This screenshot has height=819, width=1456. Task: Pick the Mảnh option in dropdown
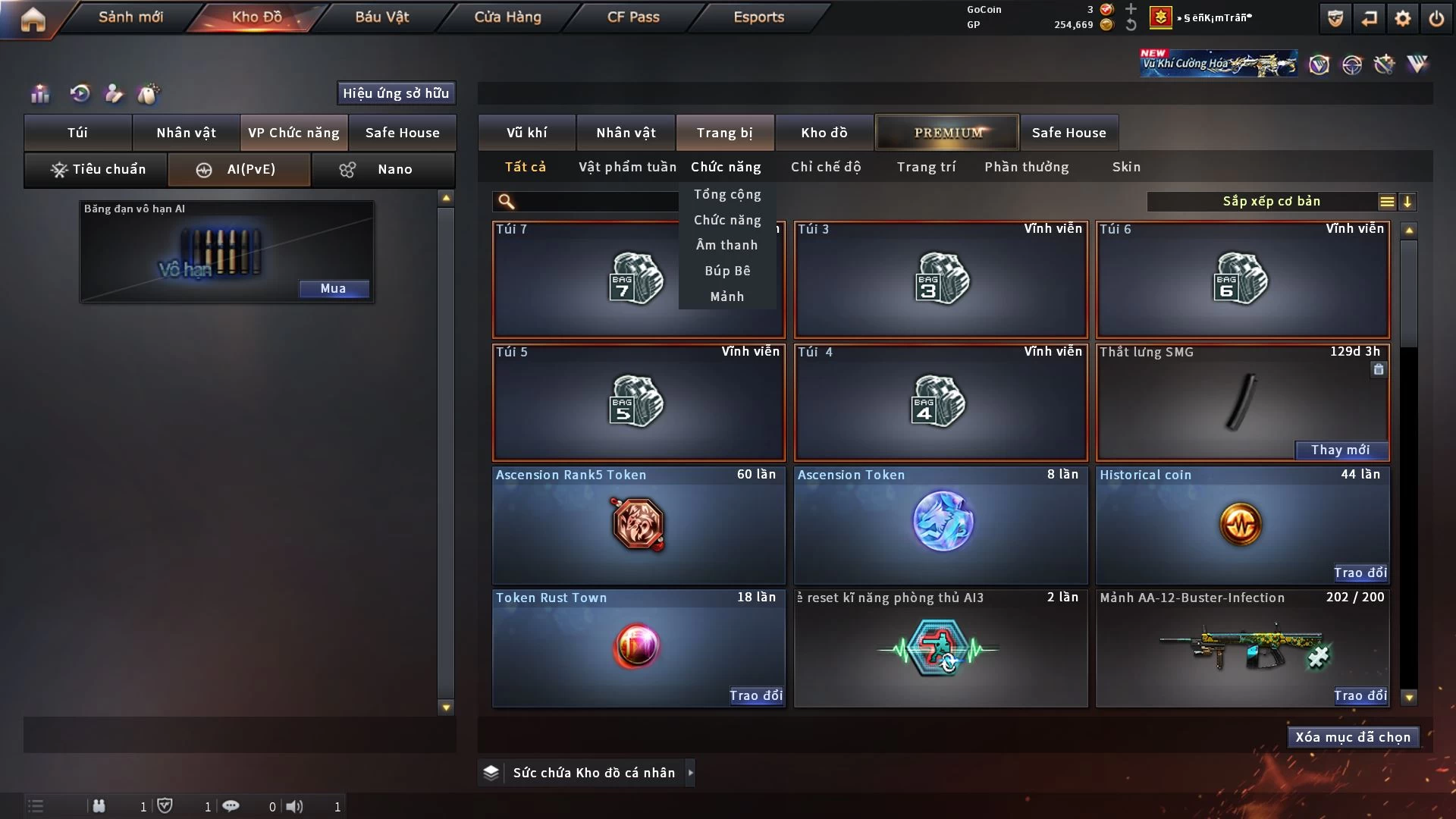click(x=726, y=297)
